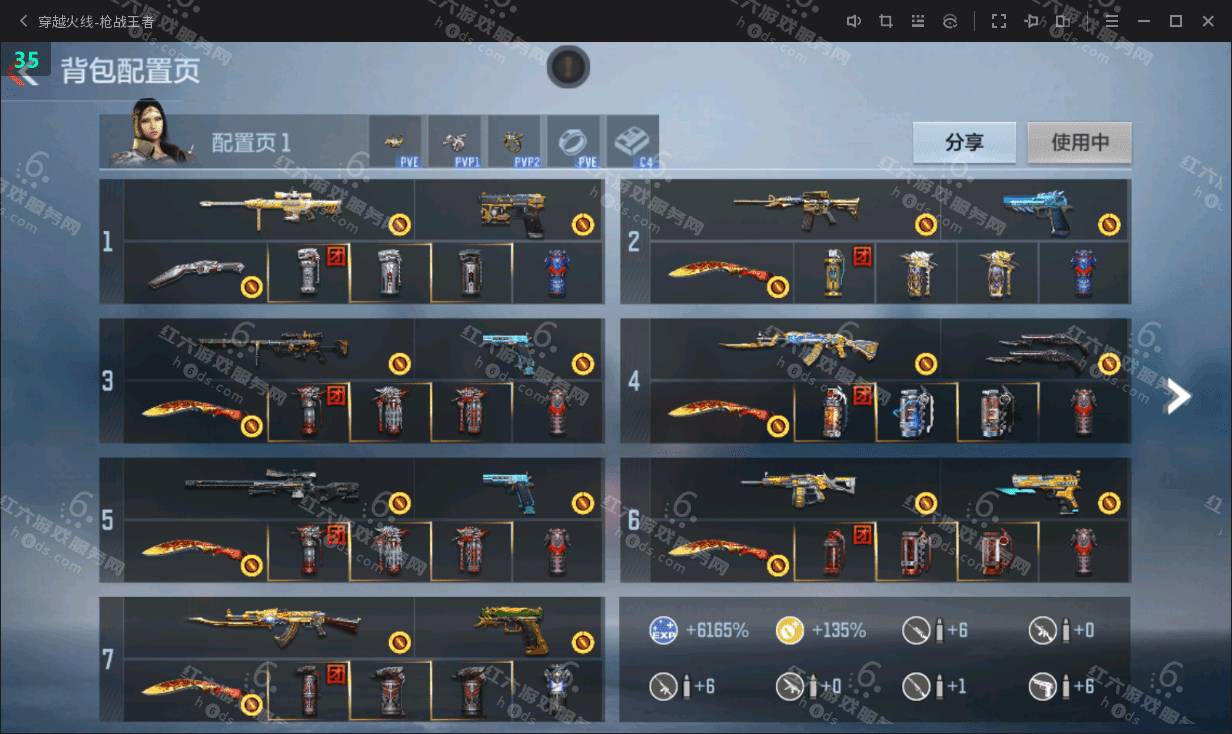This screenshot has height=734, width=1232.
Task: Show the next loadout page arrow
Action: click(x=1179, y=397)
